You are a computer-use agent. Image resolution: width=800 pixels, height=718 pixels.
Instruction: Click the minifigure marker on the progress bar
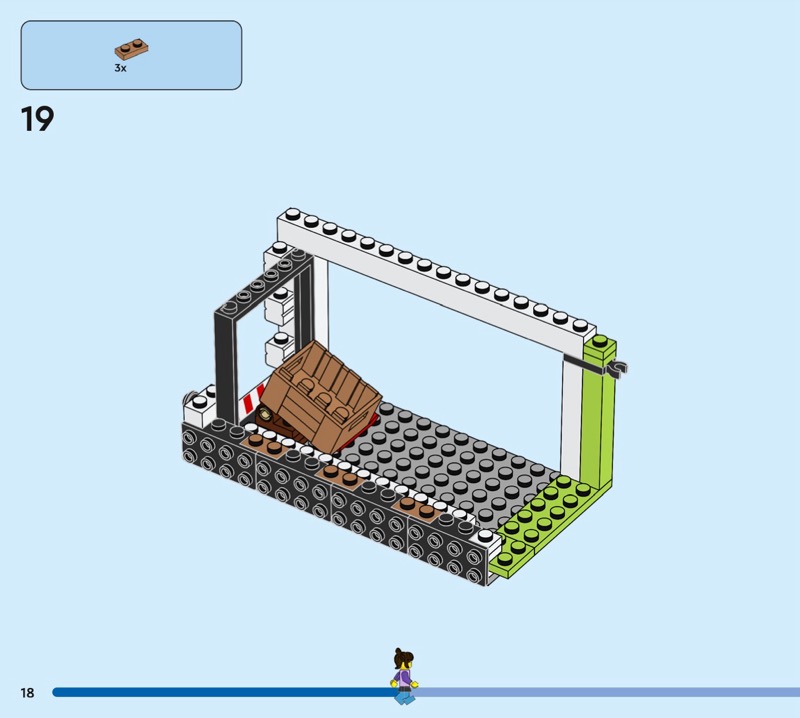pyautogui.click(x=403, y=677)
